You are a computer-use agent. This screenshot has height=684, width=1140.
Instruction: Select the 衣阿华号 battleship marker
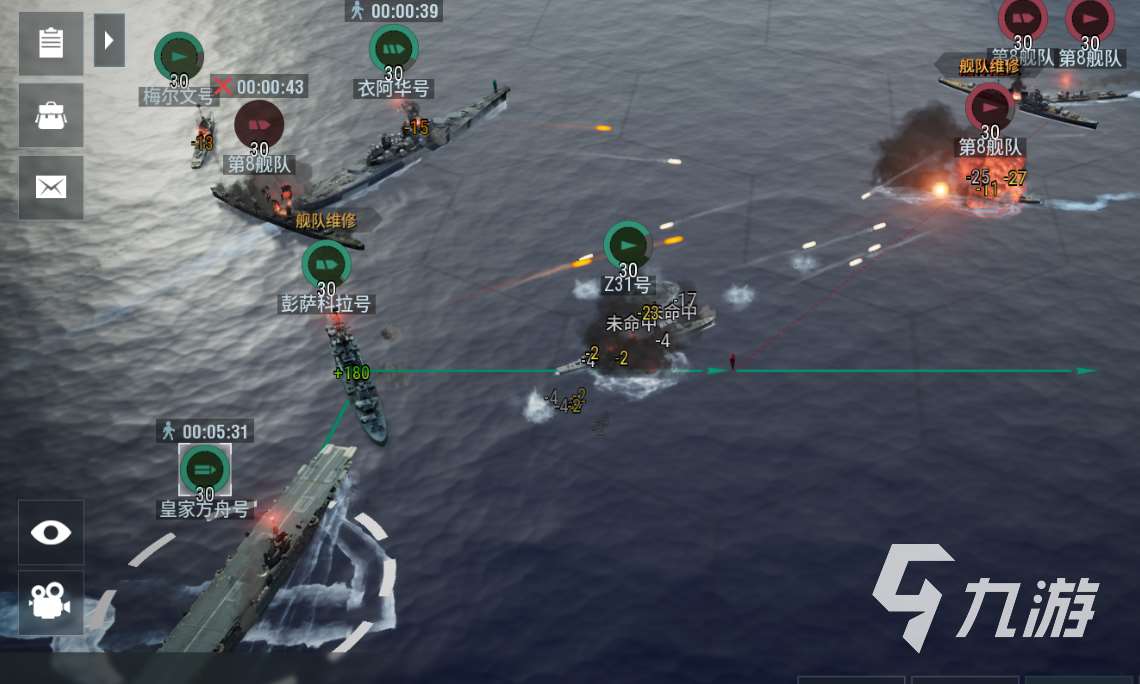[x=393, y=49]
